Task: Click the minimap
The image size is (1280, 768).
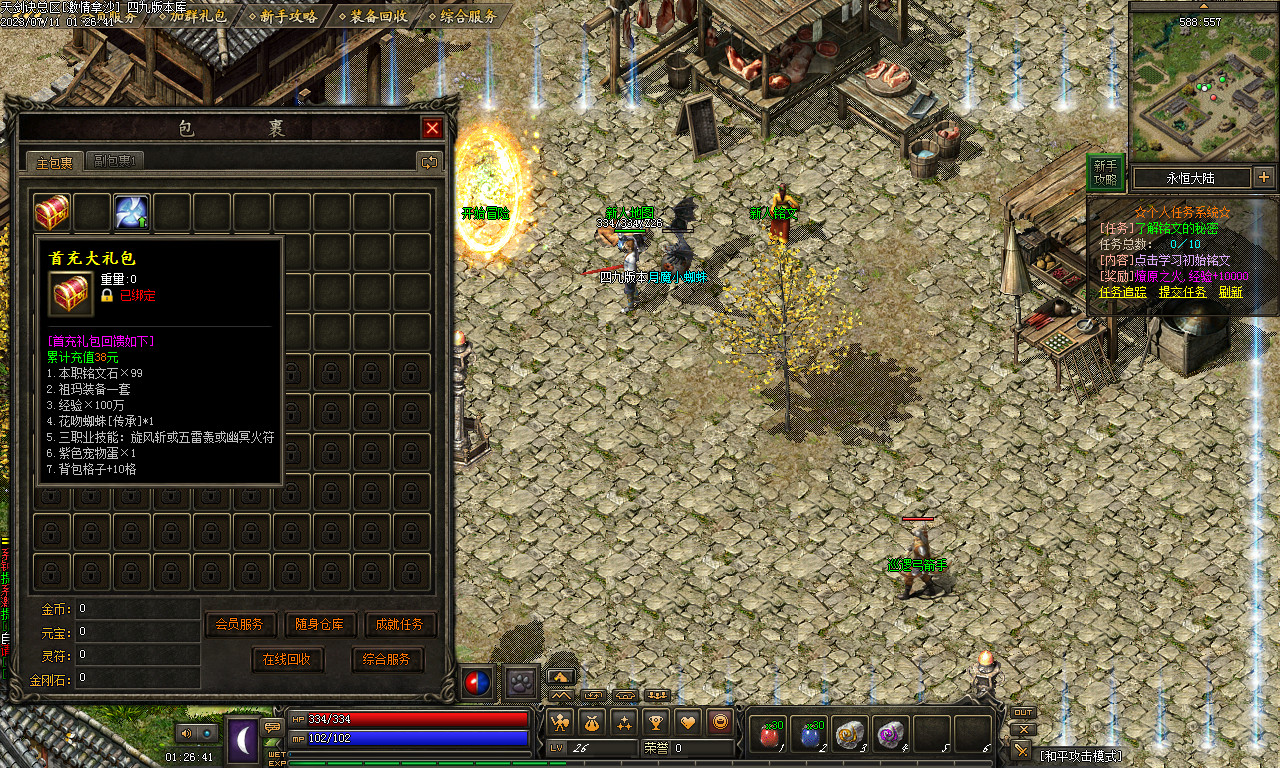Action: coord(1203,85)
